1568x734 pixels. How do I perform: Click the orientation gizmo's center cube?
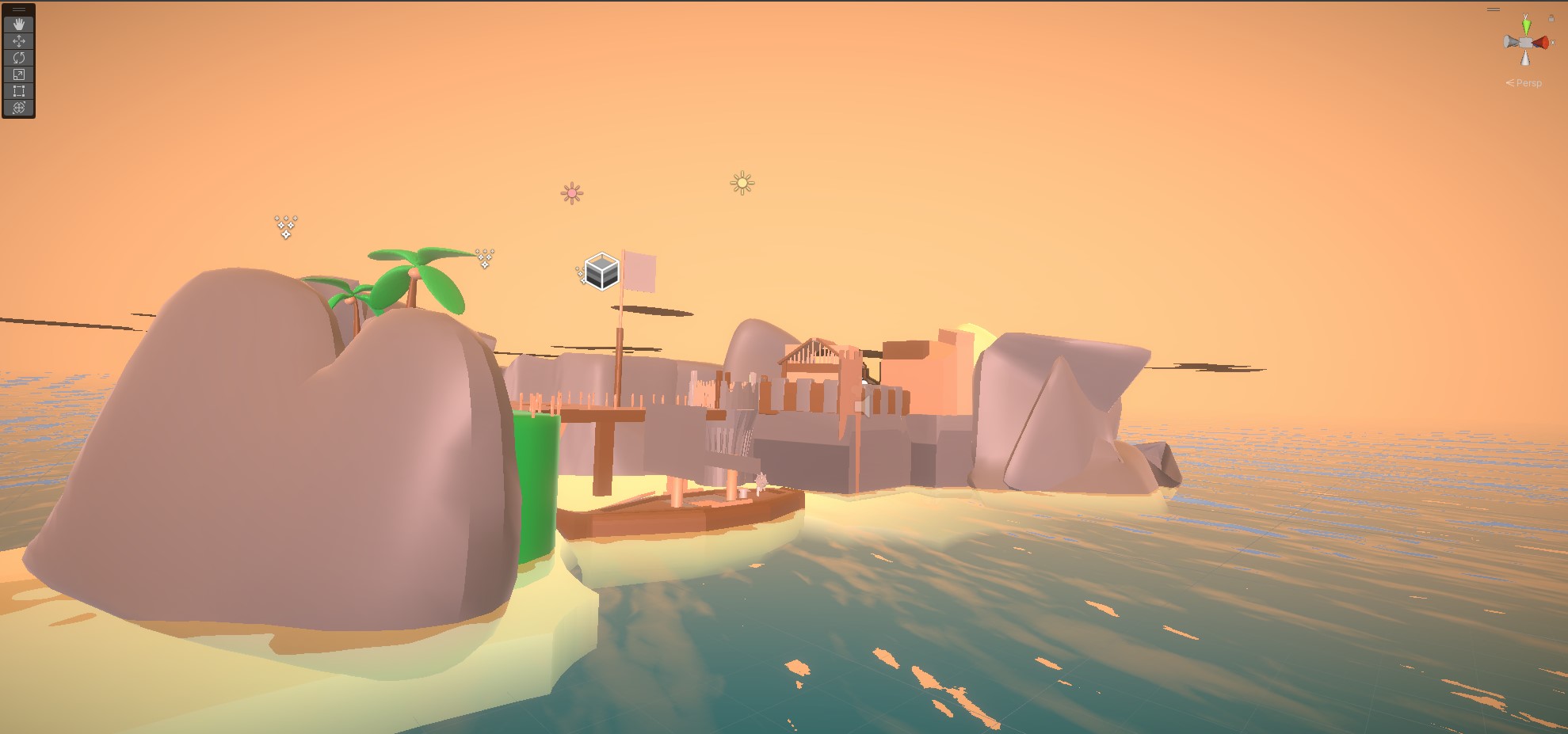pyautogui.click(x=1526, y=43)
